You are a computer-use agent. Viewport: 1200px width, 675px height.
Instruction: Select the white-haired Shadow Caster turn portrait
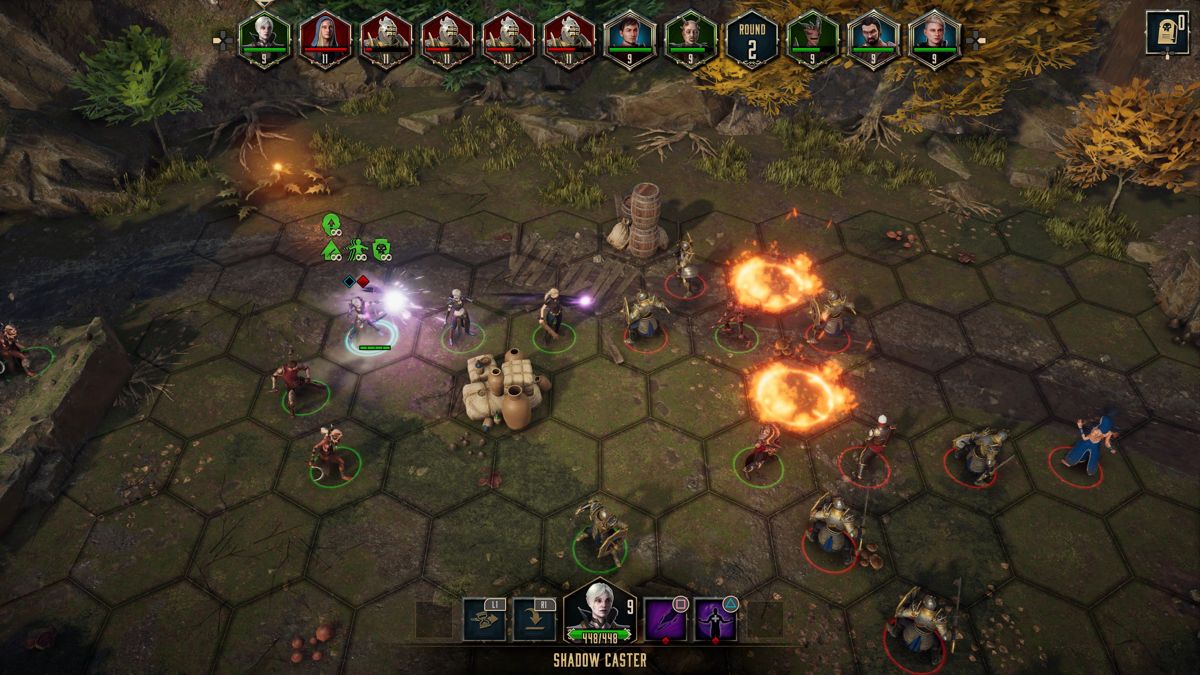click(x=265, y=38)
